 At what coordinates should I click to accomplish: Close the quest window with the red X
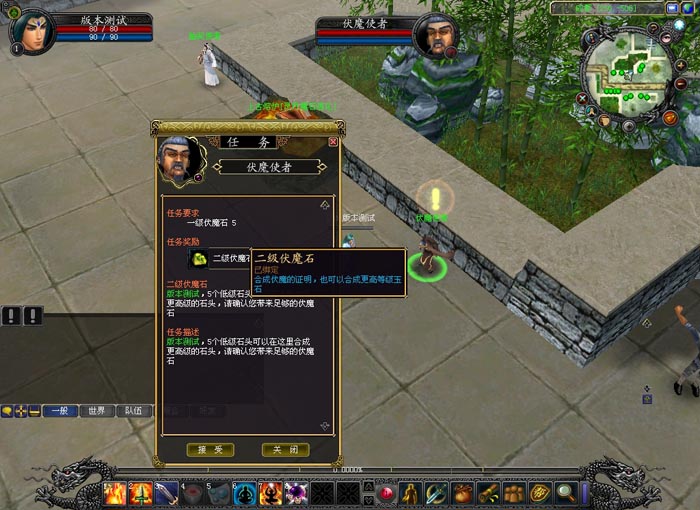[333, 142]
